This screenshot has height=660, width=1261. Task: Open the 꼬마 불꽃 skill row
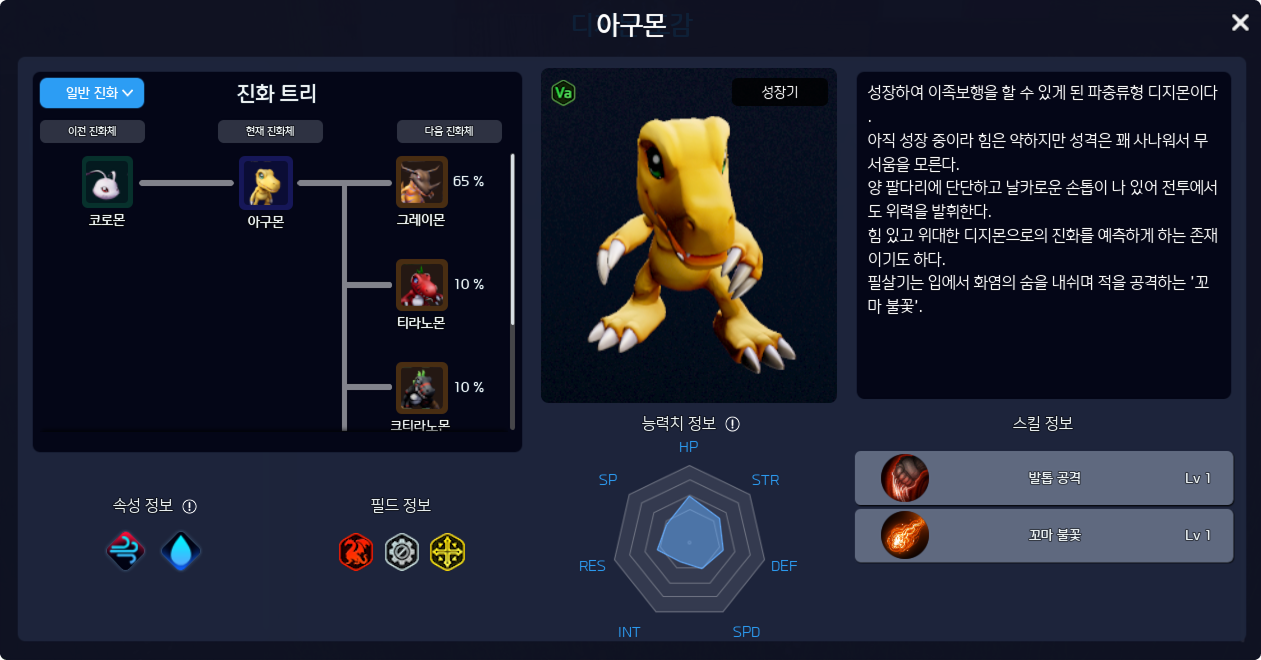pos(1043,535)
